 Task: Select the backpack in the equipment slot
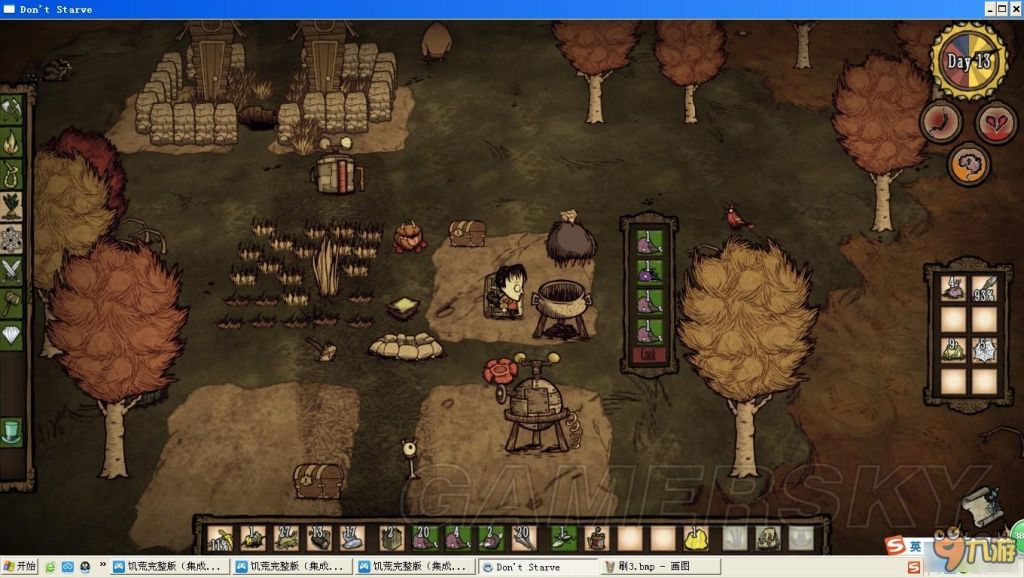pyautogui.click(x=767, y=539)
